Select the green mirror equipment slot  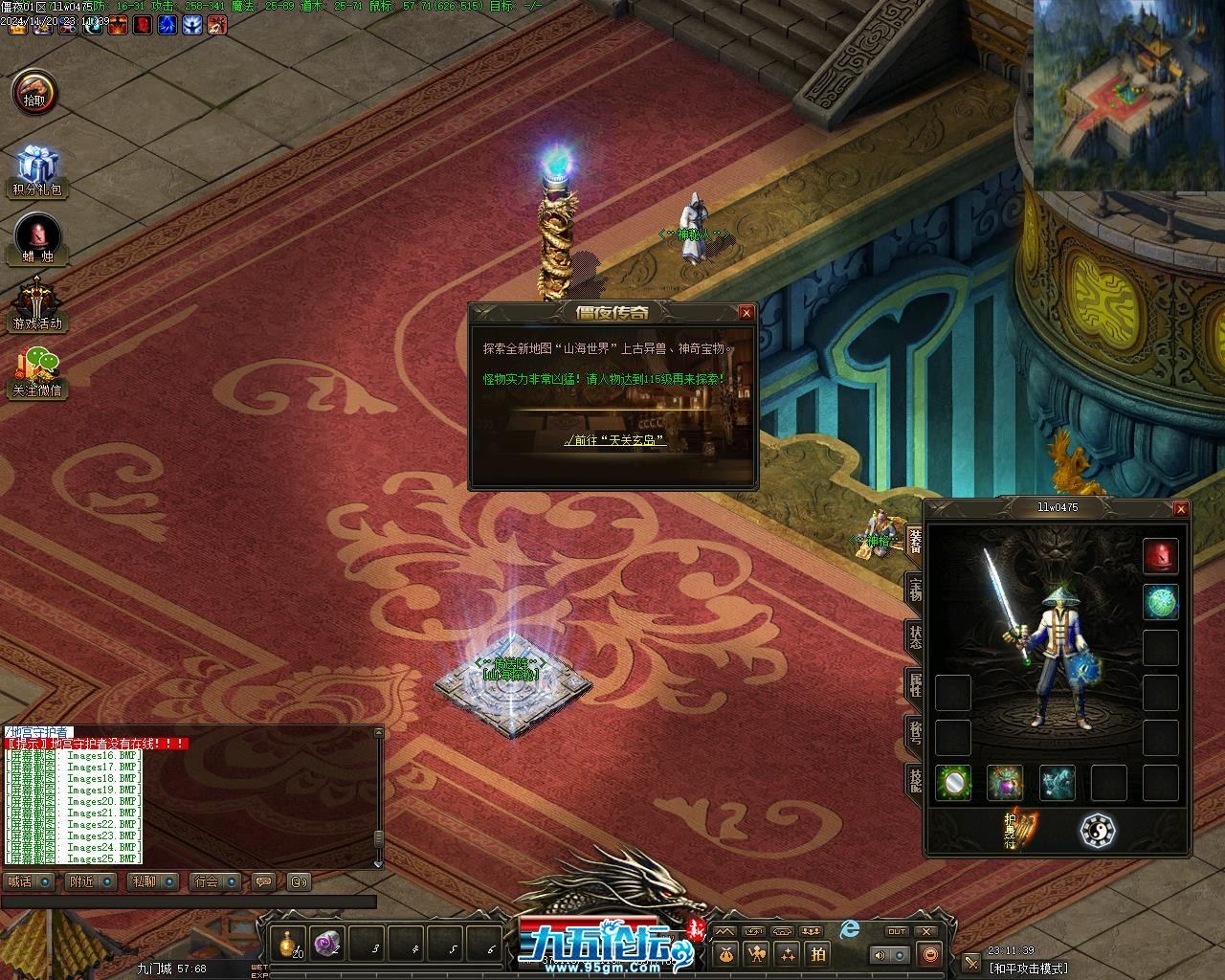(953, 783)
